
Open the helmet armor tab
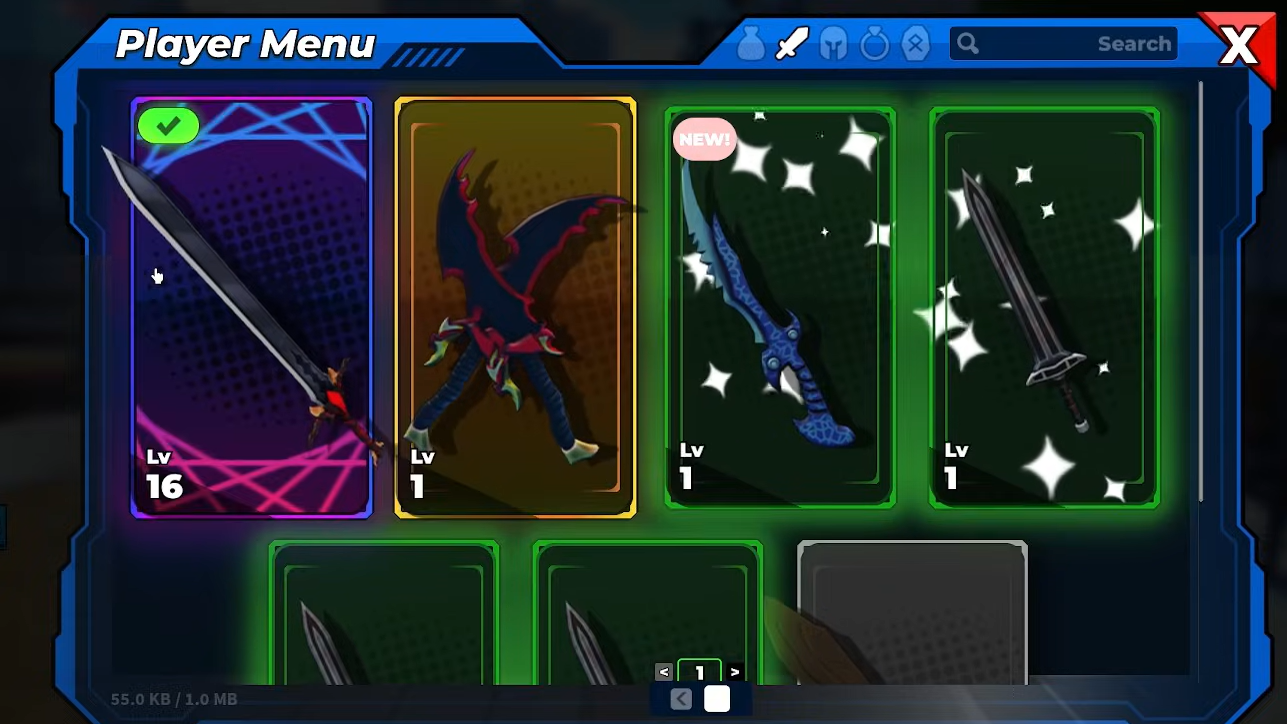pyautogui.click(x=833, y=44)
